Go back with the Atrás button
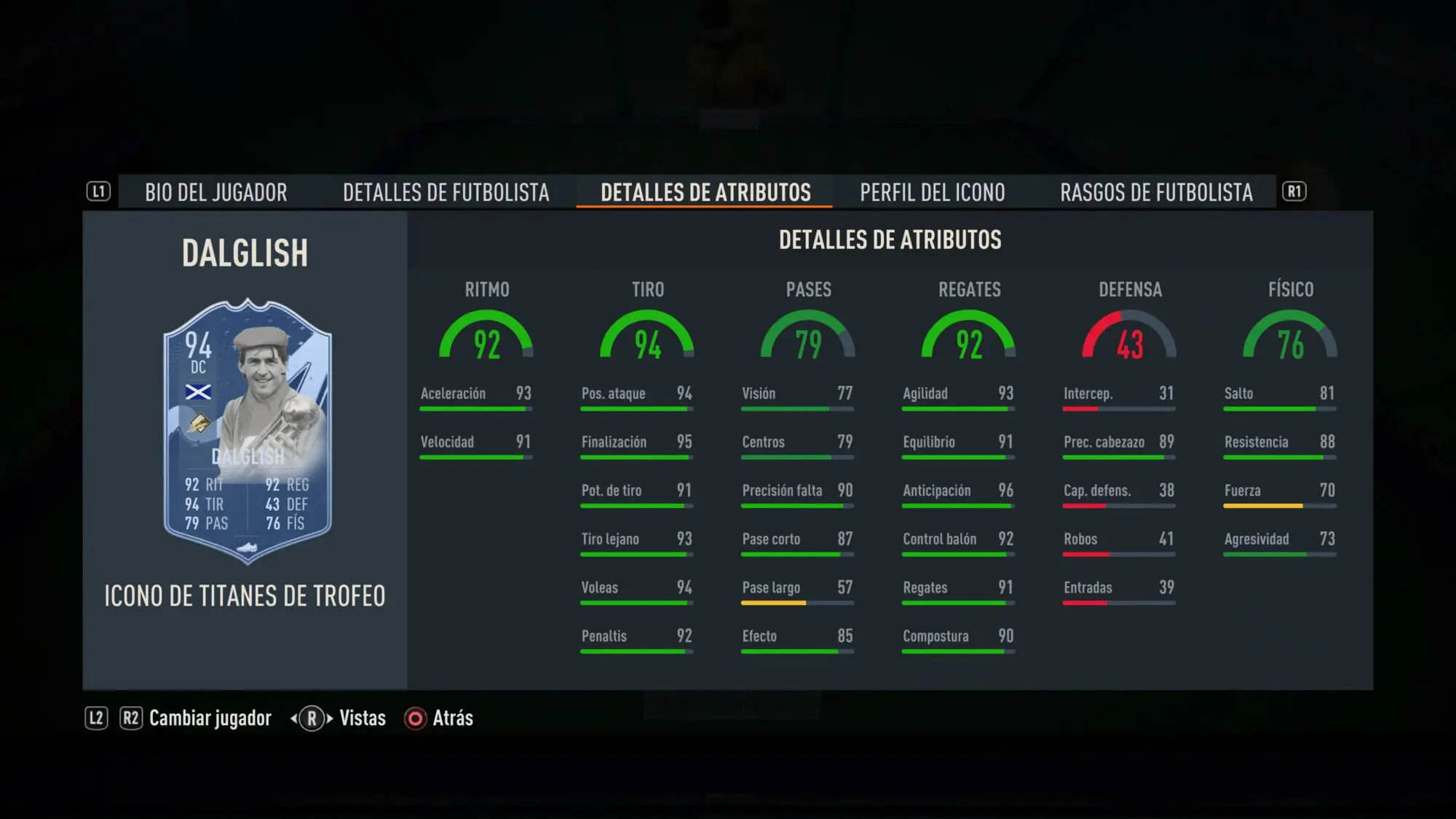 [440, 719]
